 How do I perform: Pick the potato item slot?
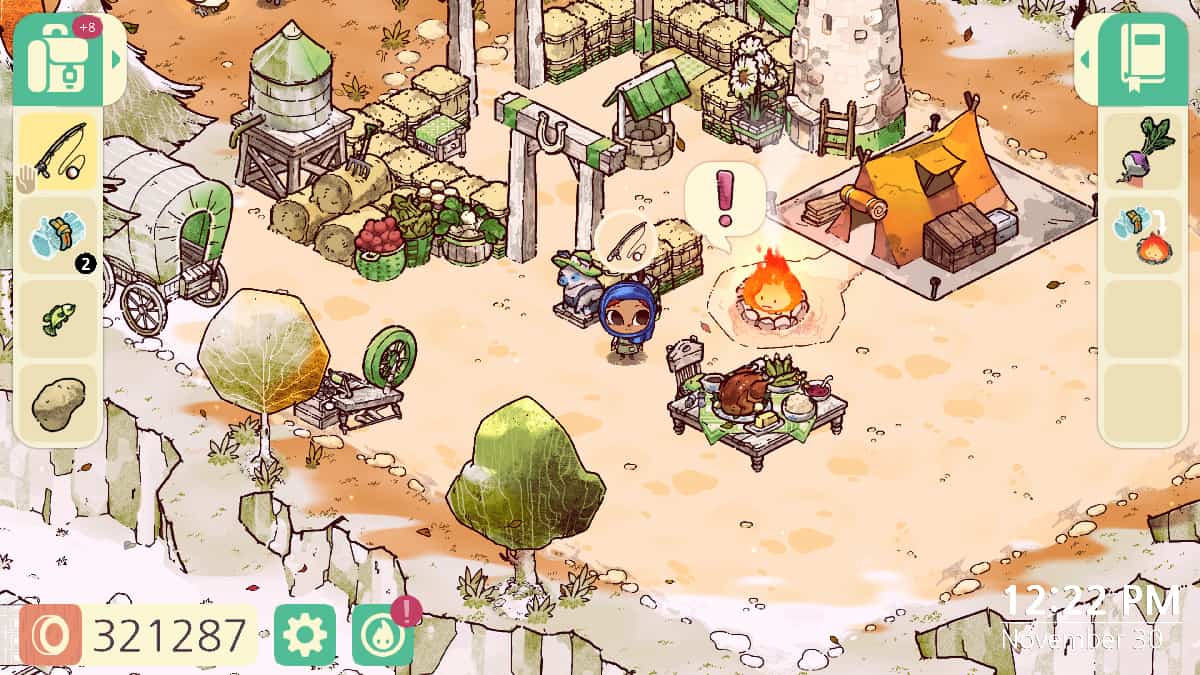pyautogui.click(x=59, y=403)
